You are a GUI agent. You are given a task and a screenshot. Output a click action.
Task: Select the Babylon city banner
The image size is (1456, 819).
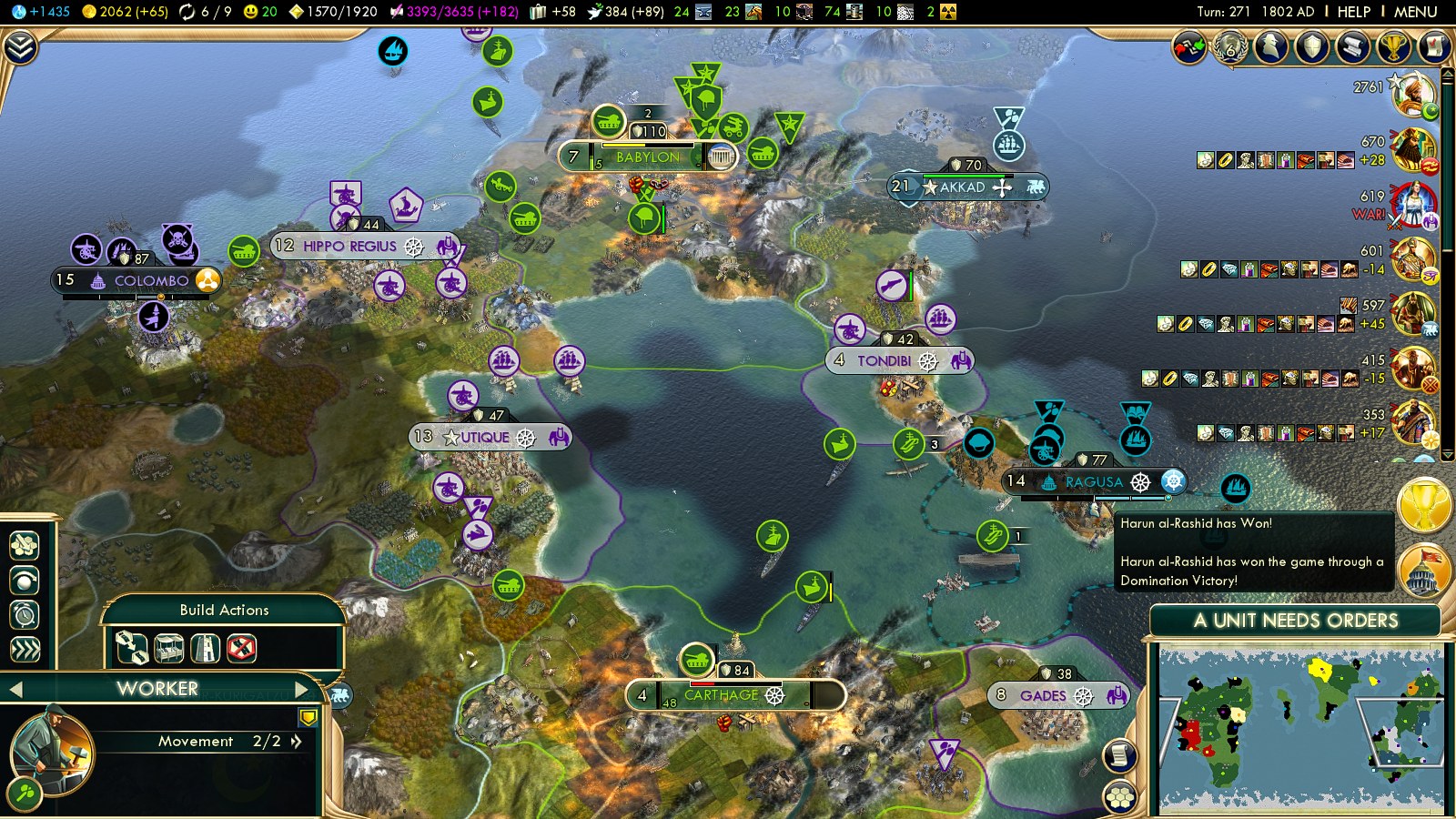(648, 157)
